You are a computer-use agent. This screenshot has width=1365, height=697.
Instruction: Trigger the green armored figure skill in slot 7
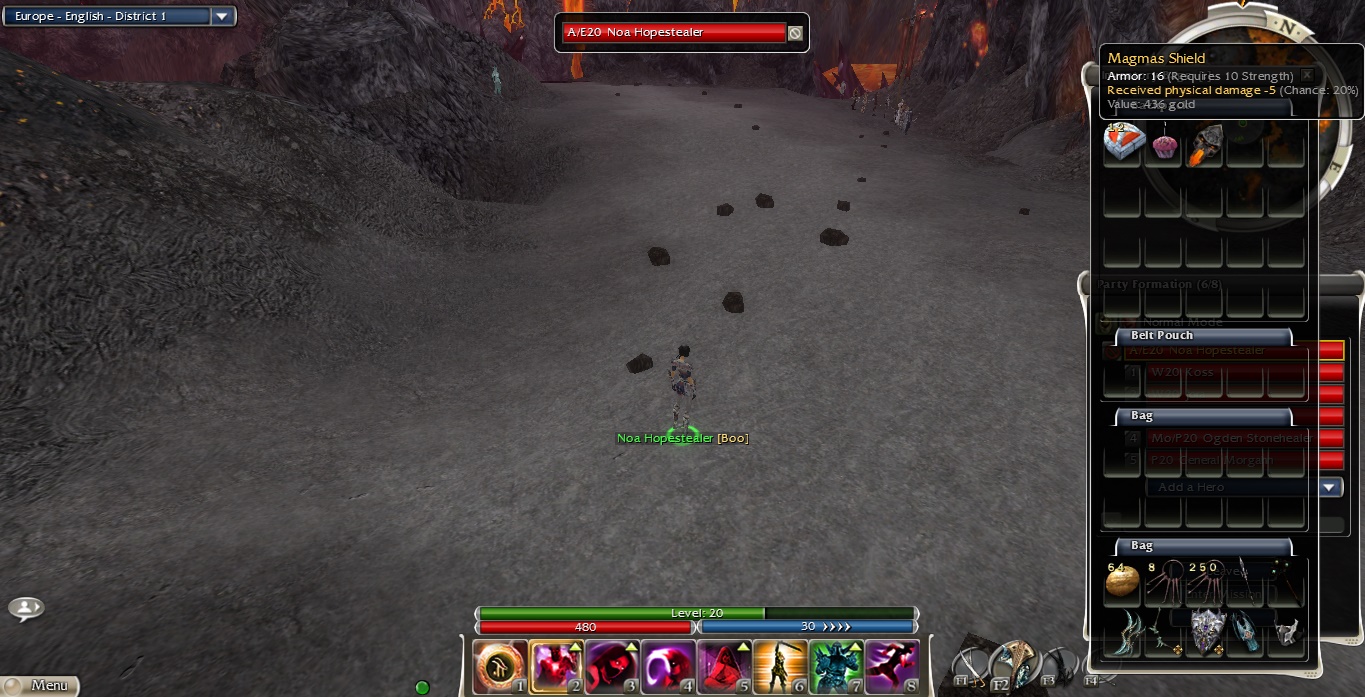pos(836,667)
